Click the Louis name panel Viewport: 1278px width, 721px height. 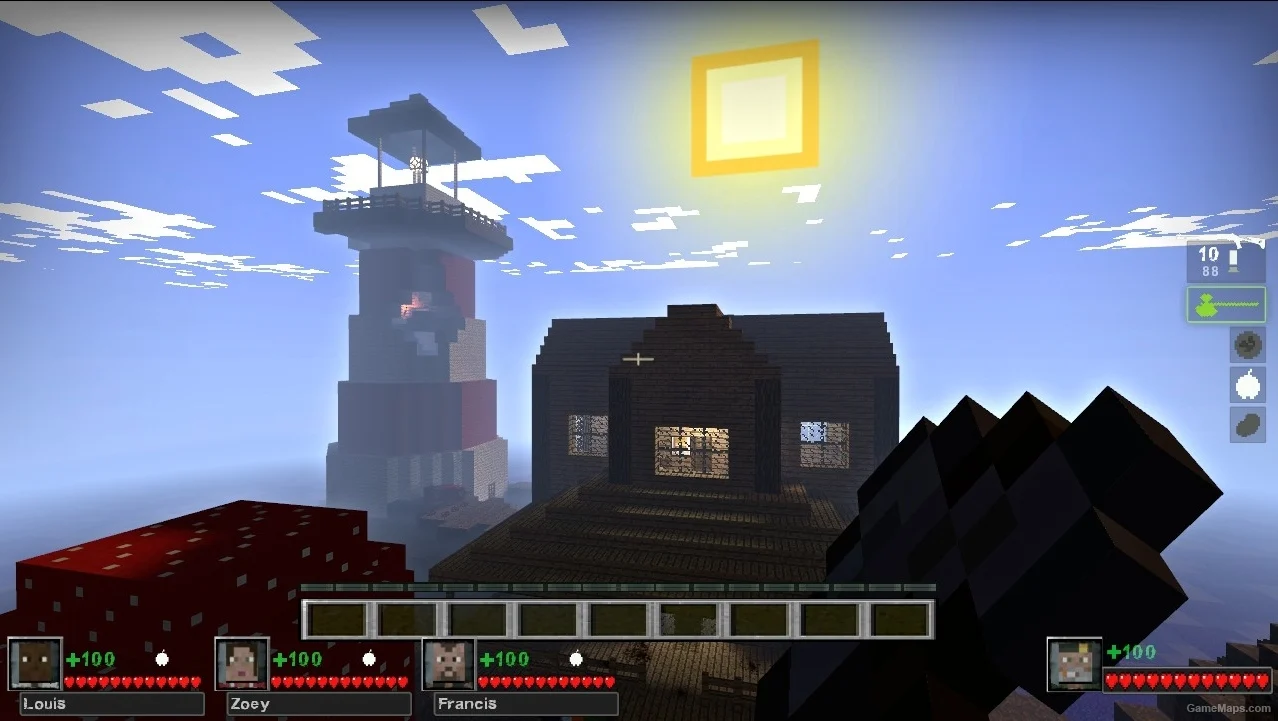click(111, 704)
